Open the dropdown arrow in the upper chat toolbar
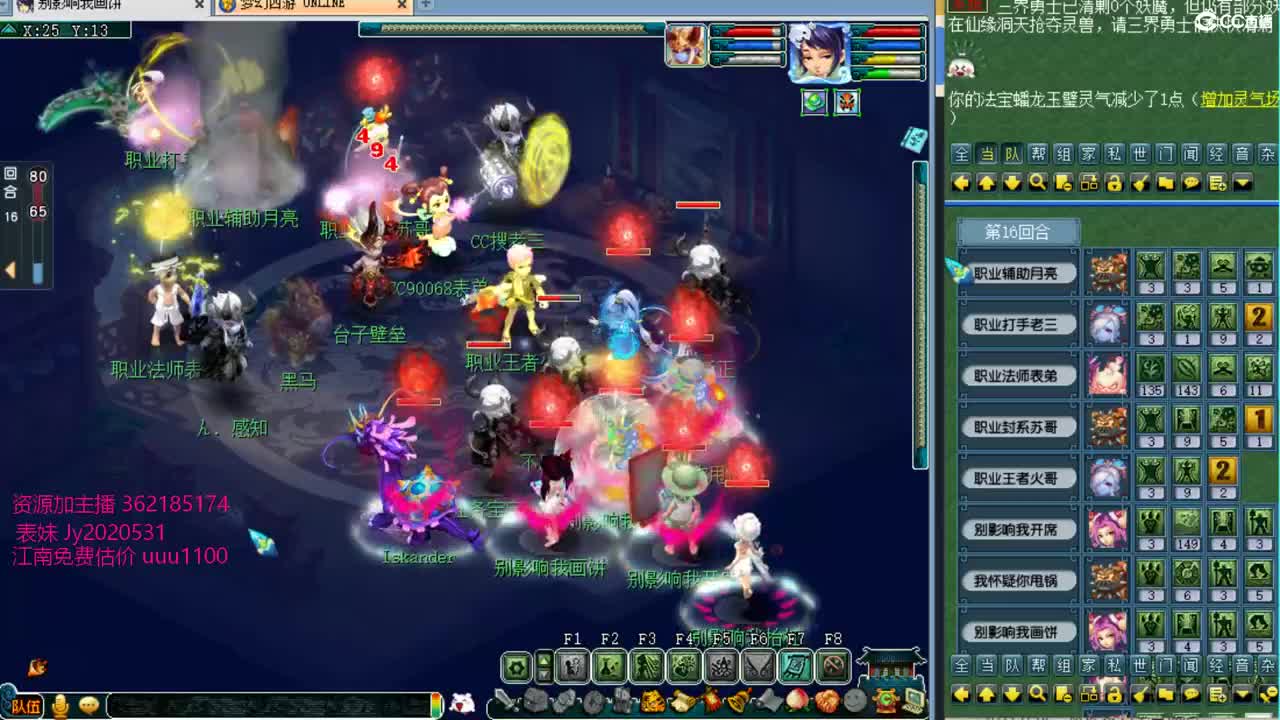 tap(1243, 182)
